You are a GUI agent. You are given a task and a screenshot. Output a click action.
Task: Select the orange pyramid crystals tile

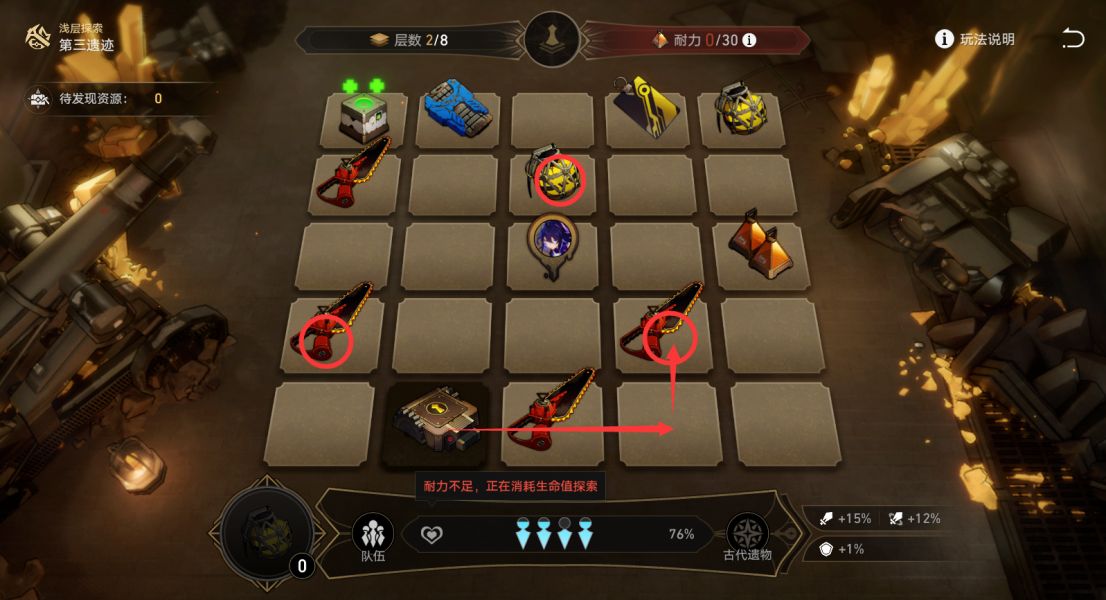coord(757,244)
